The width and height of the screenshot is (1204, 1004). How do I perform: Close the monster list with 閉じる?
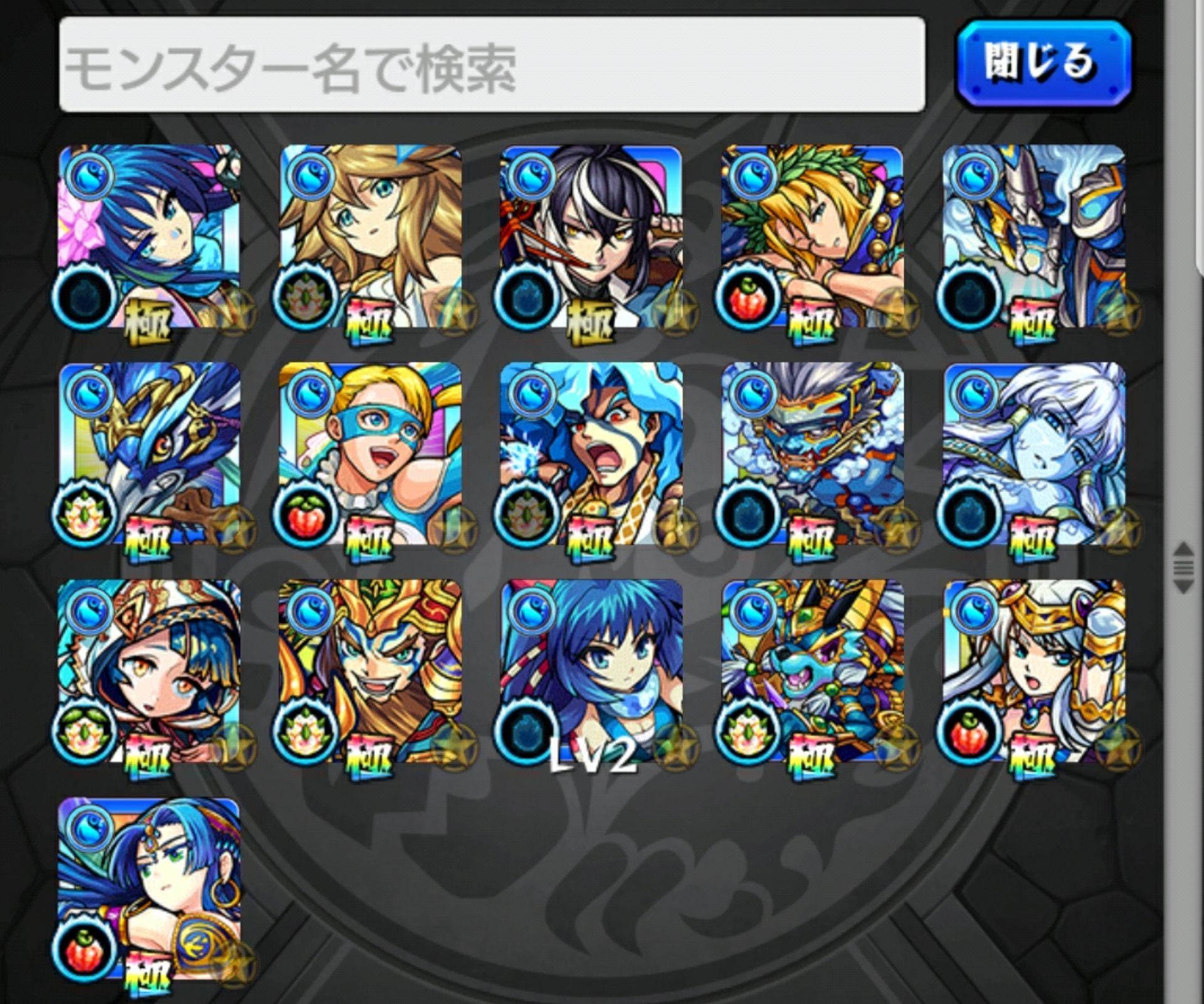pos(1043,63)
